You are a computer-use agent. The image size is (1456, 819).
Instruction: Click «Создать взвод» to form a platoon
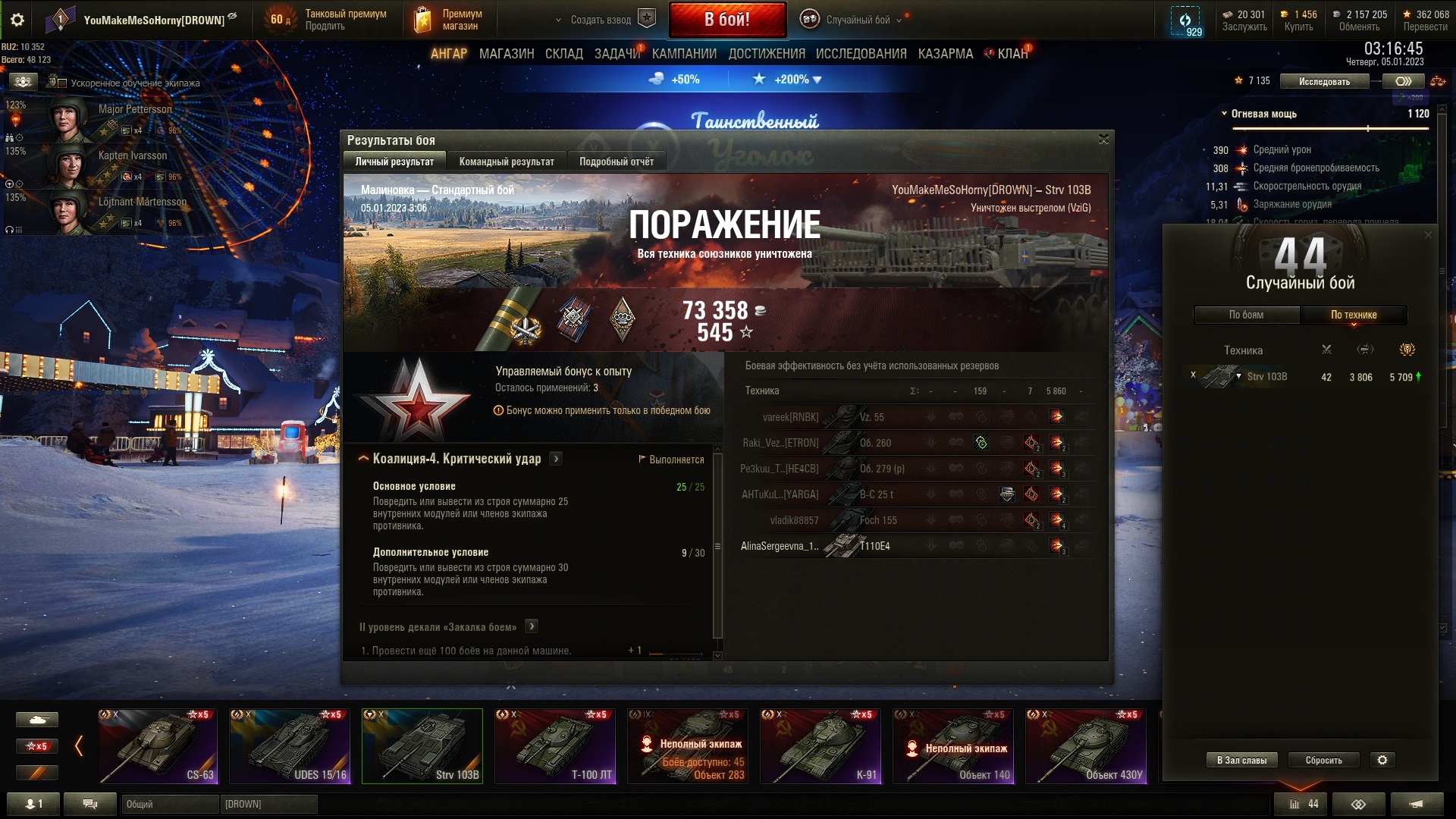(x=601, y=20)
